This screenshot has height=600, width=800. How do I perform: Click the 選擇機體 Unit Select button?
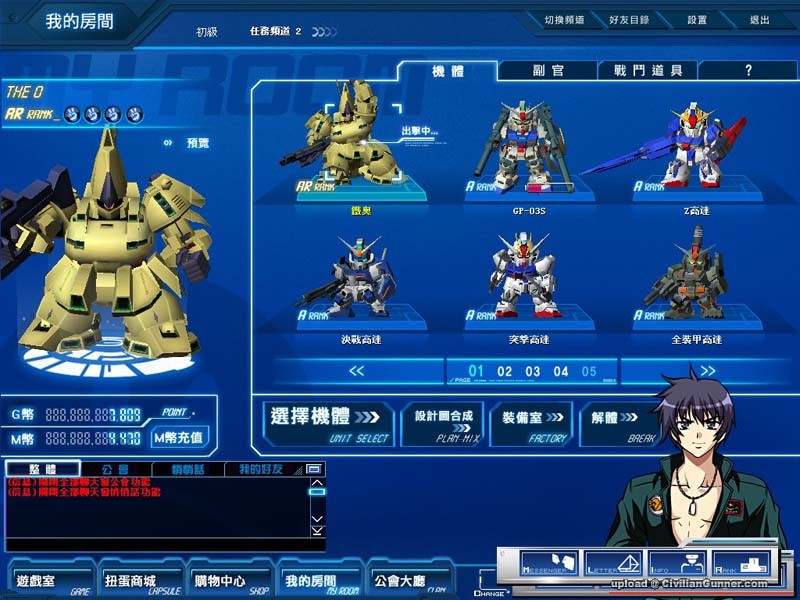[x=329, y=423]
